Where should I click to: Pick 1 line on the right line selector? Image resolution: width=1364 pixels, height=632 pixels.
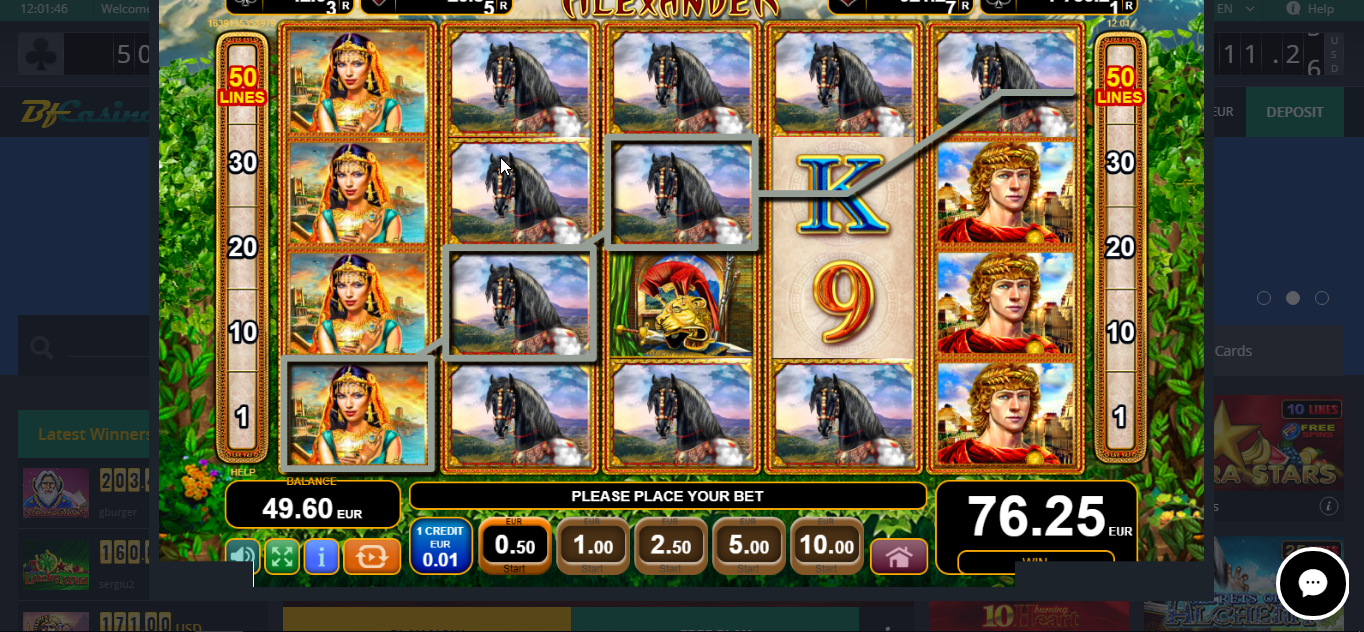coord(1120,416)
